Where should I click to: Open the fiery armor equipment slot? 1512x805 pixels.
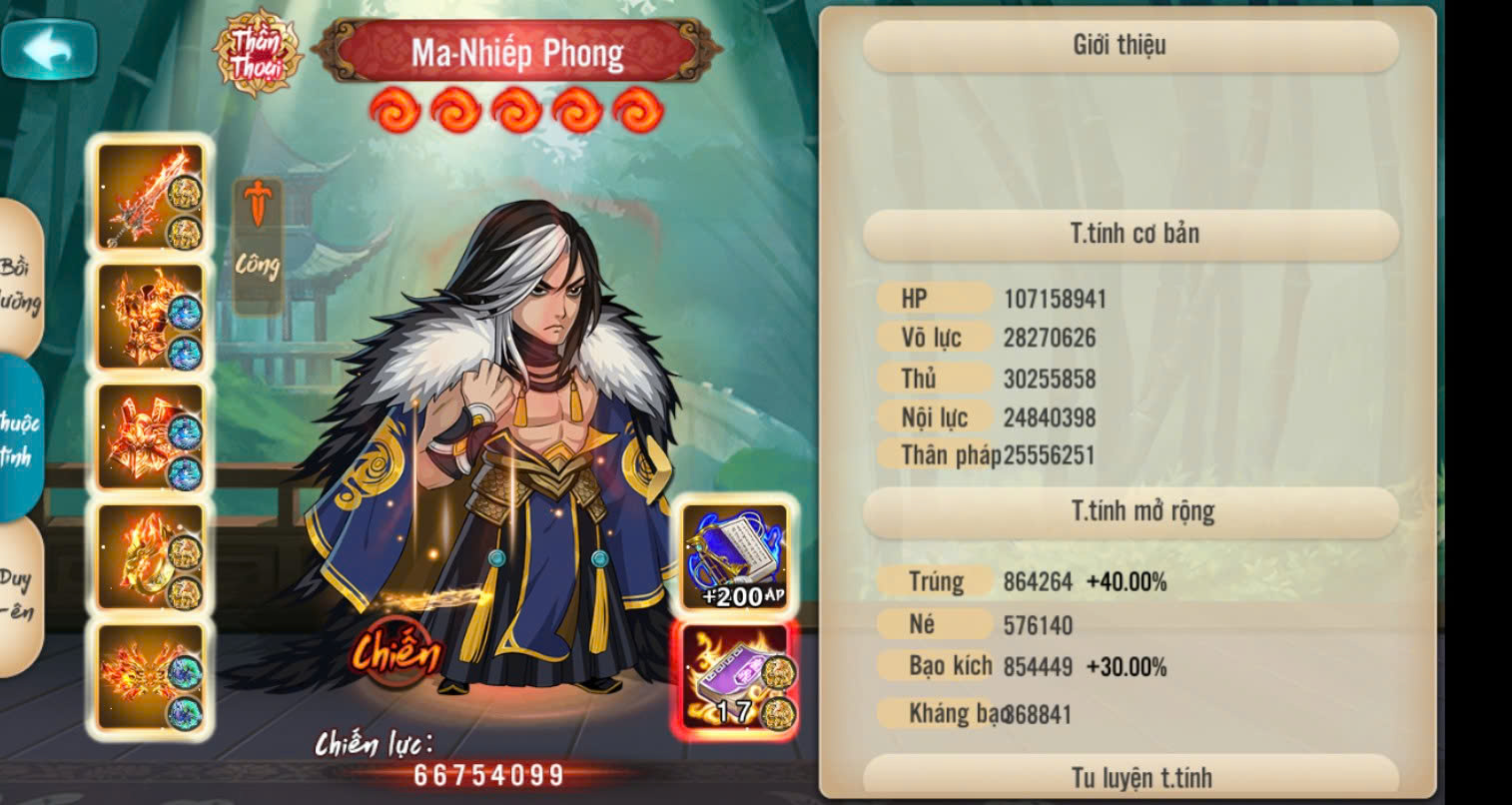(150, 317)
